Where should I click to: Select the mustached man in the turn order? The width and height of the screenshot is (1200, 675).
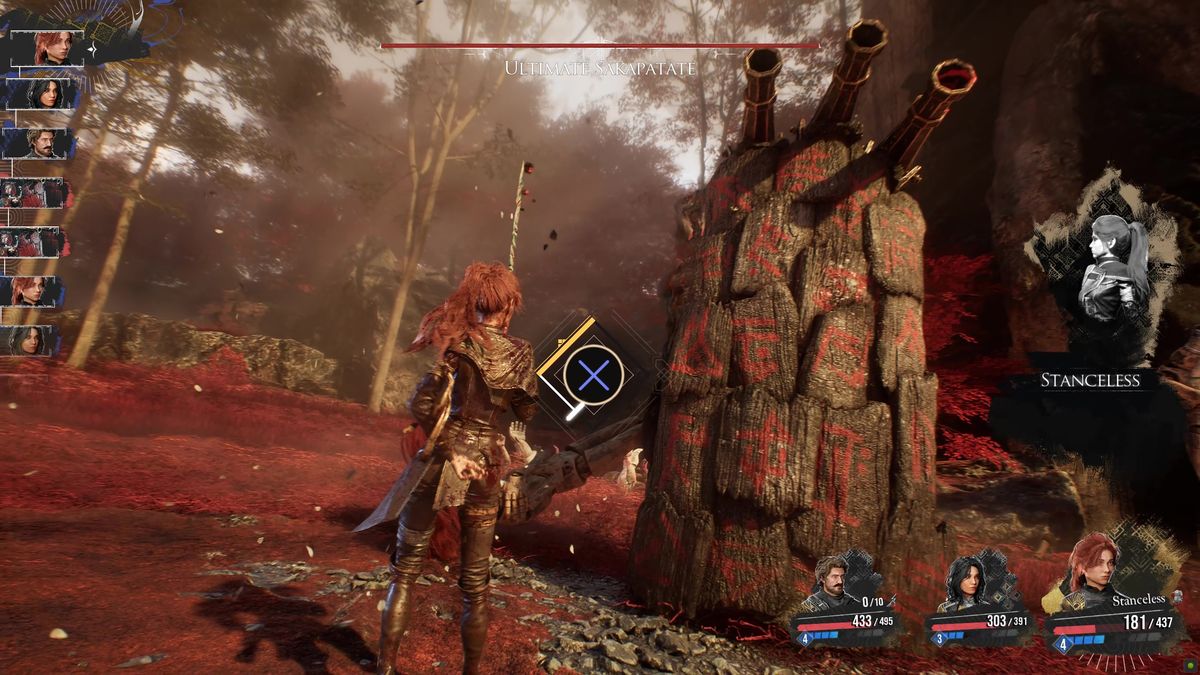40,143
